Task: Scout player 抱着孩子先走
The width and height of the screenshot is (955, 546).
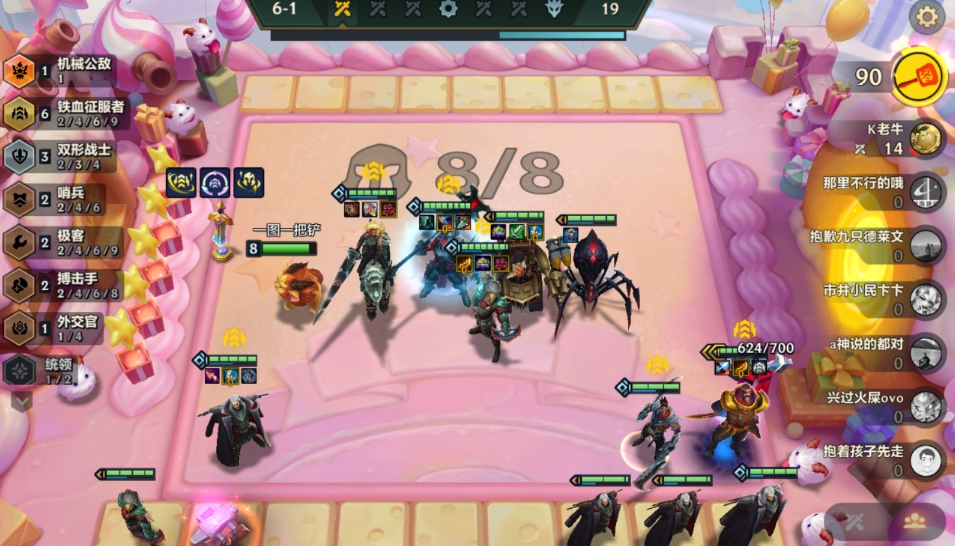Action: click(927, 459)
